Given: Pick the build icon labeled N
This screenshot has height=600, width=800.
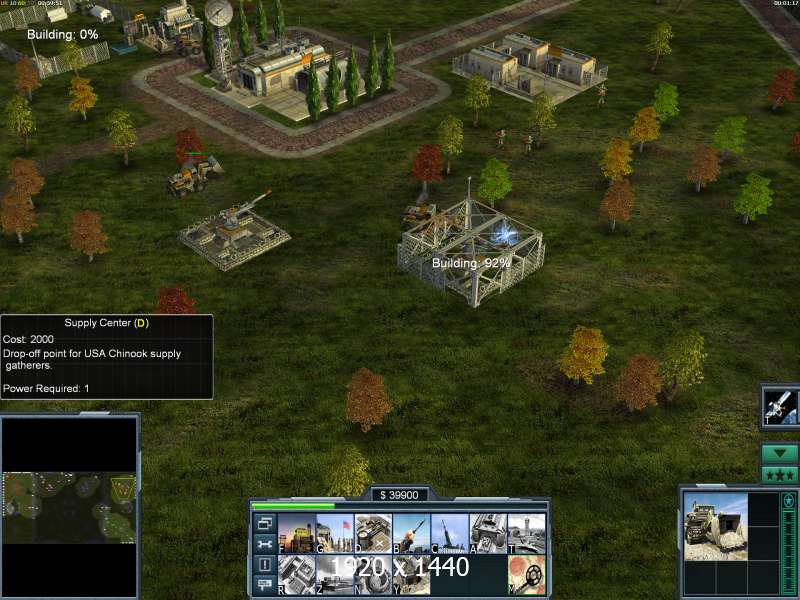Looking at the screenshot, I should point(372,573).
